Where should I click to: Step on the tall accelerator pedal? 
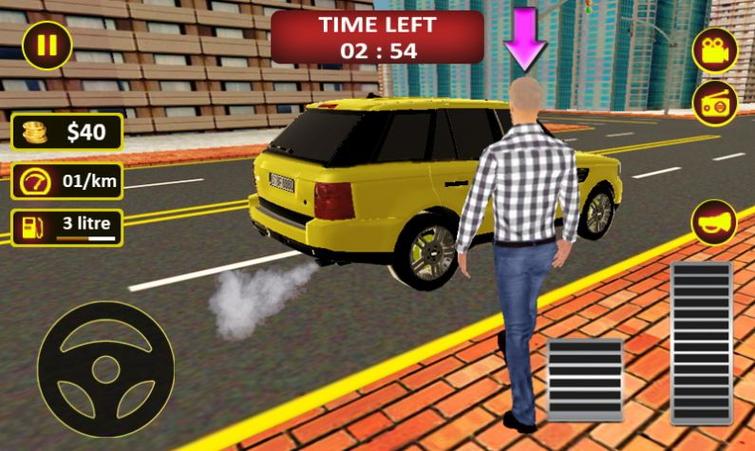pos(701,343)
